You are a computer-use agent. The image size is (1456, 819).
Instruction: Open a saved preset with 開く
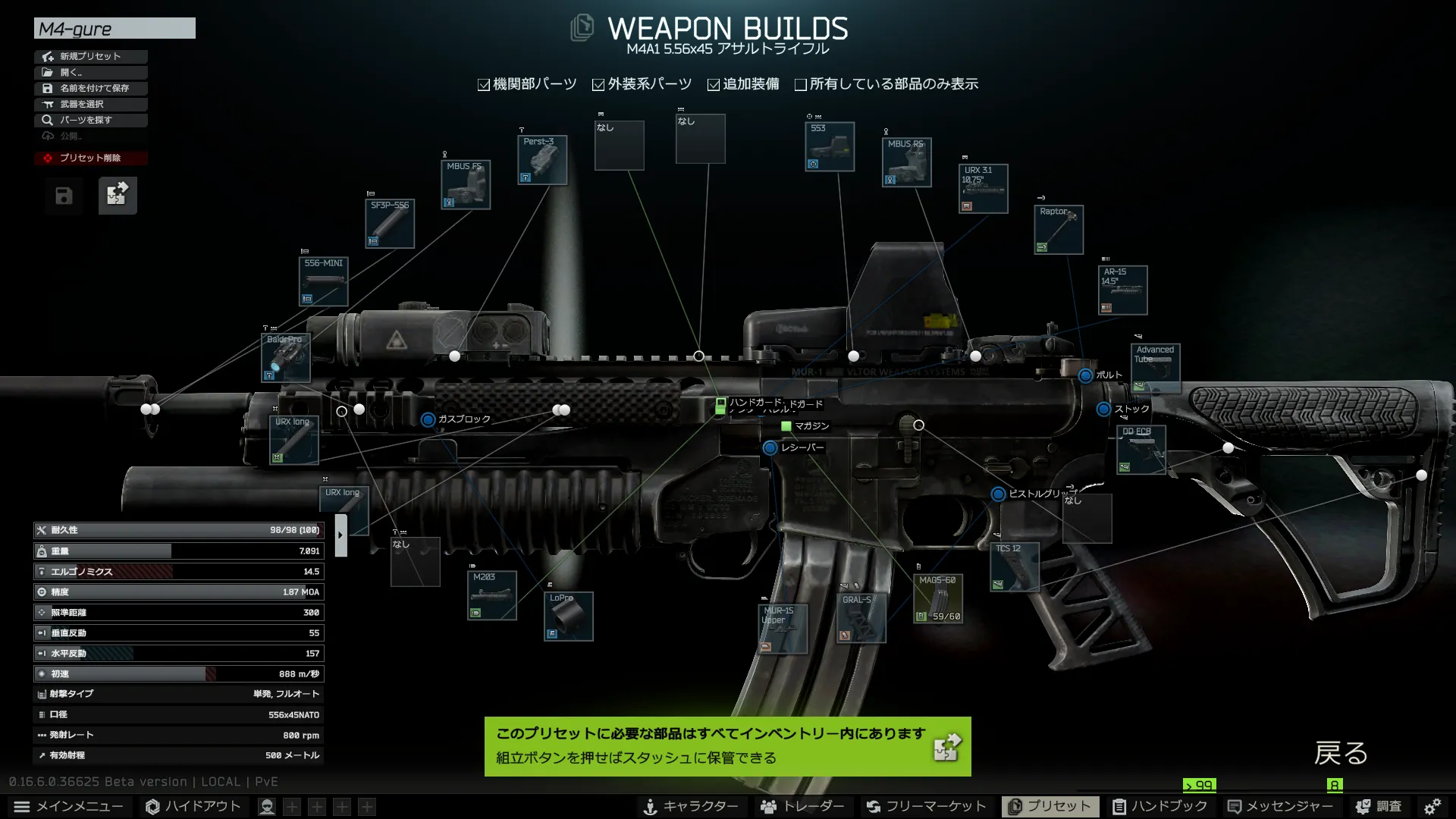(x=90, y=72)
